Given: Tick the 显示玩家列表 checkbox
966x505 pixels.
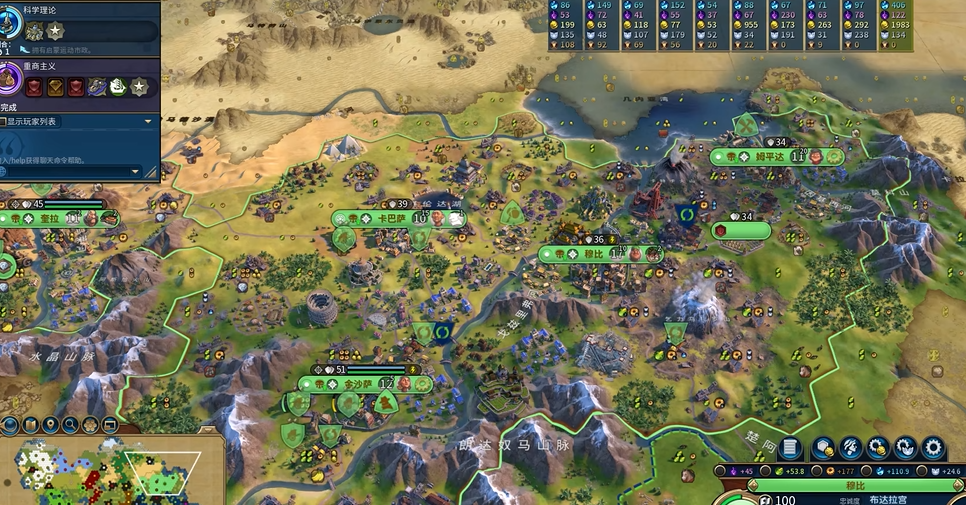Looking at the screenshot, I should (x=3, y=121).
